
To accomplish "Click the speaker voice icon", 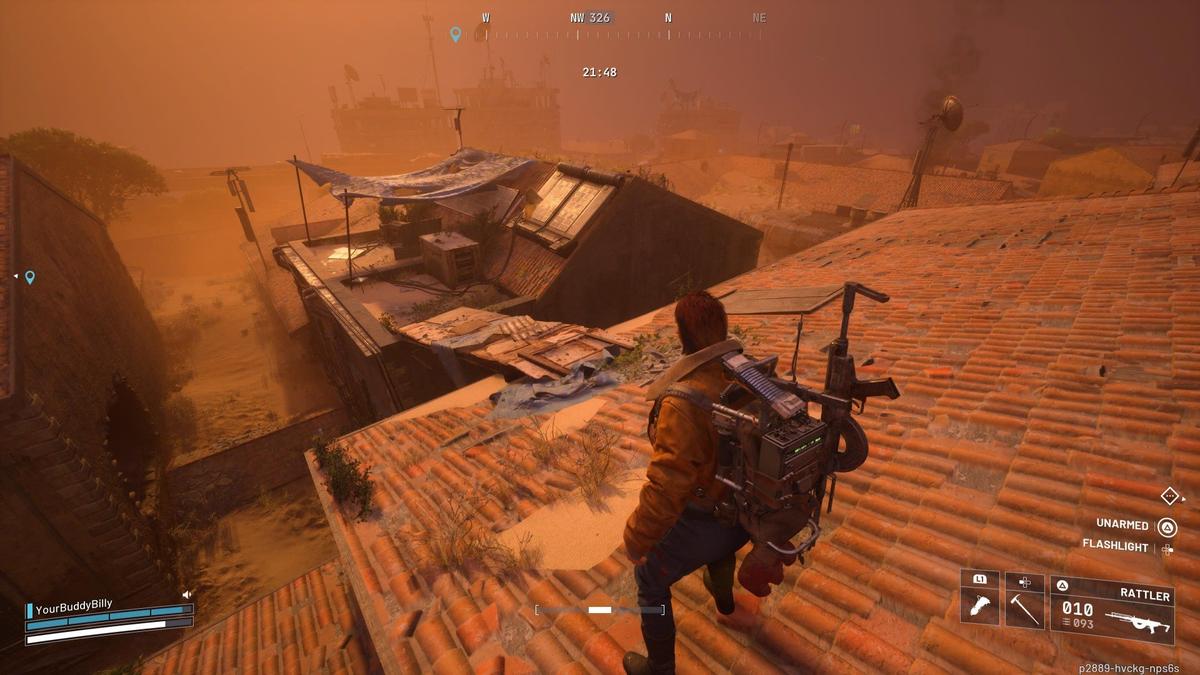I will point(187,594).
